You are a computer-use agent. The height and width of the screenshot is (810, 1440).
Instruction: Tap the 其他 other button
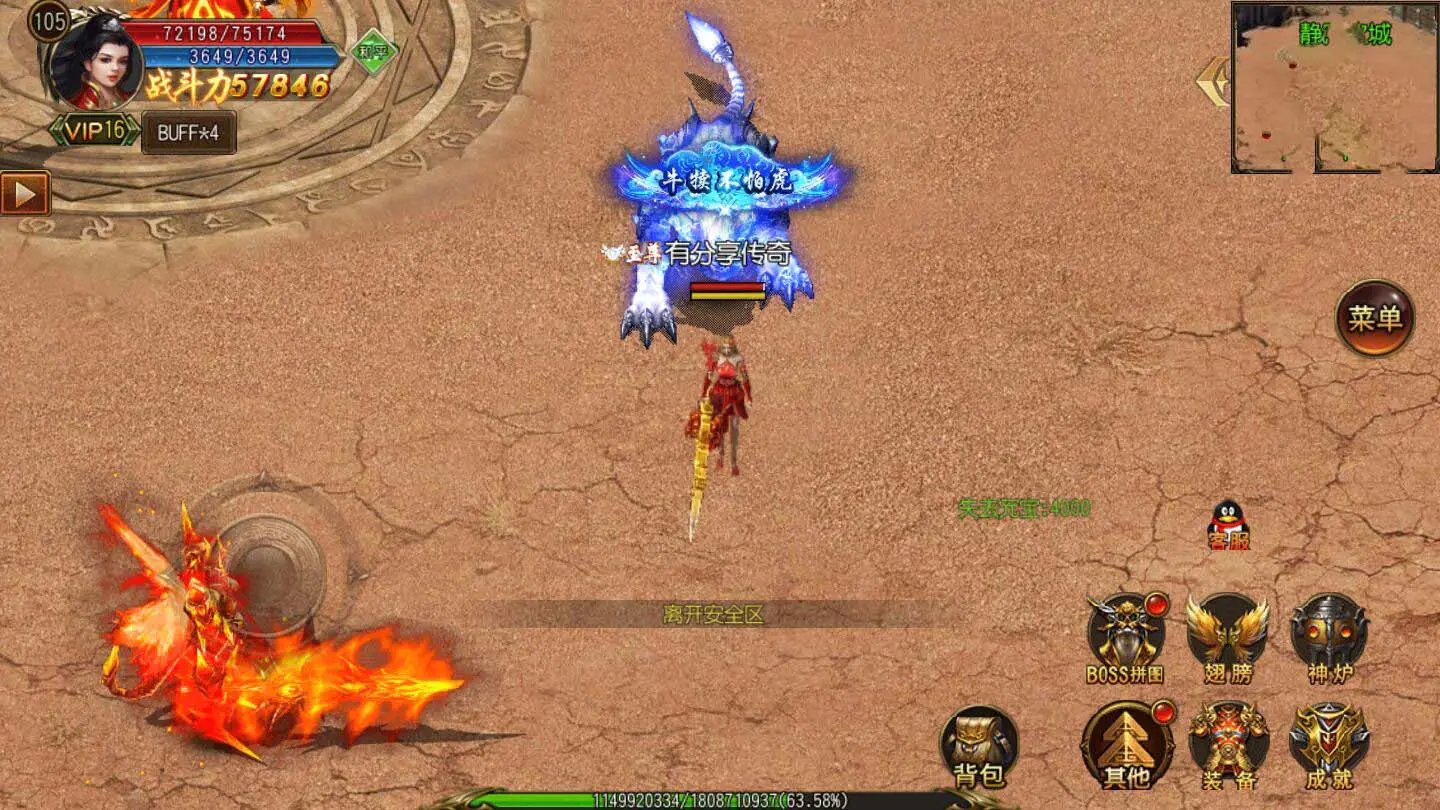pyautogui.click(x=1126, y=745)
